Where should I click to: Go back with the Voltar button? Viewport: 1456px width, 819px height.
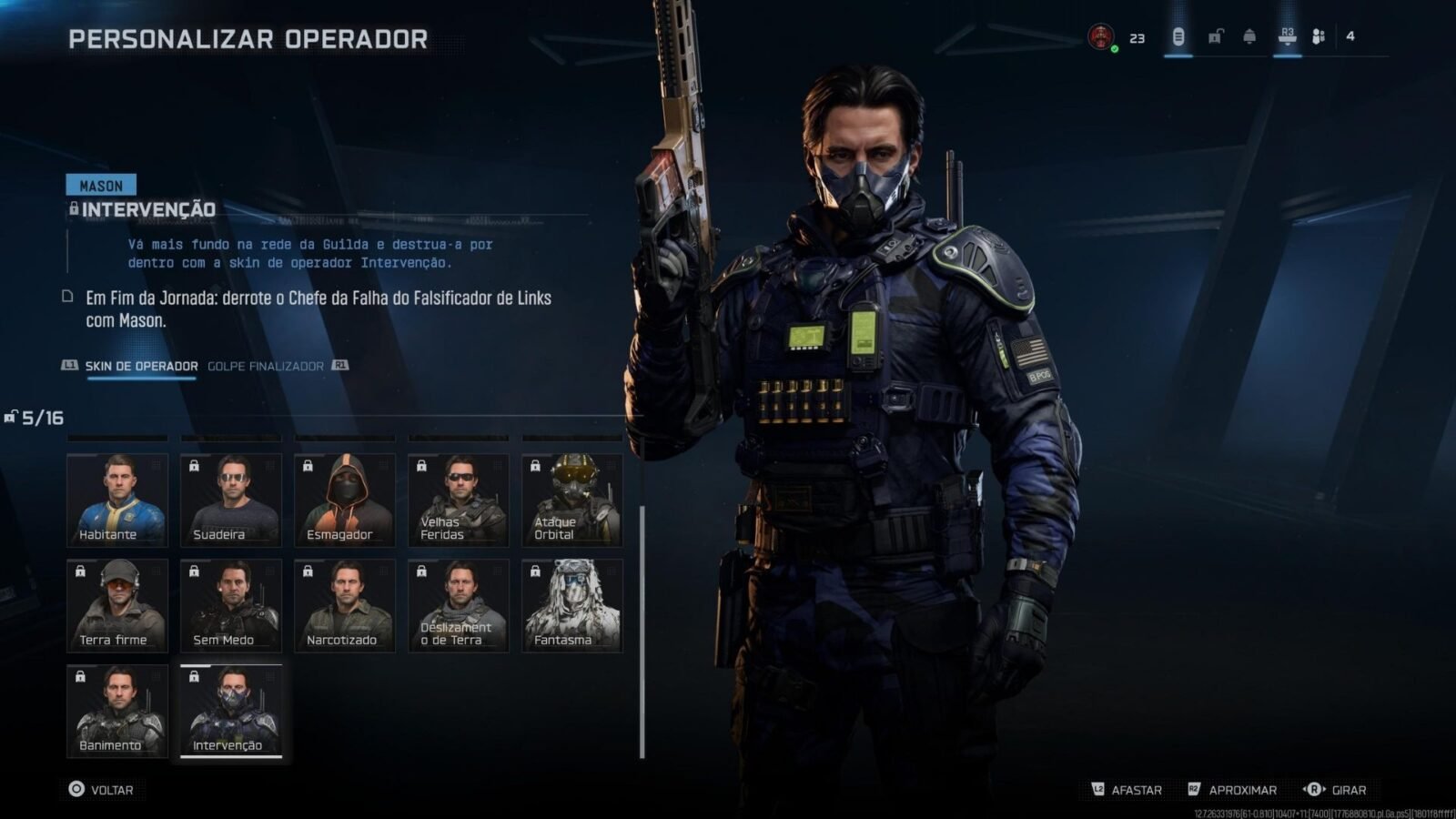point(102,790)
